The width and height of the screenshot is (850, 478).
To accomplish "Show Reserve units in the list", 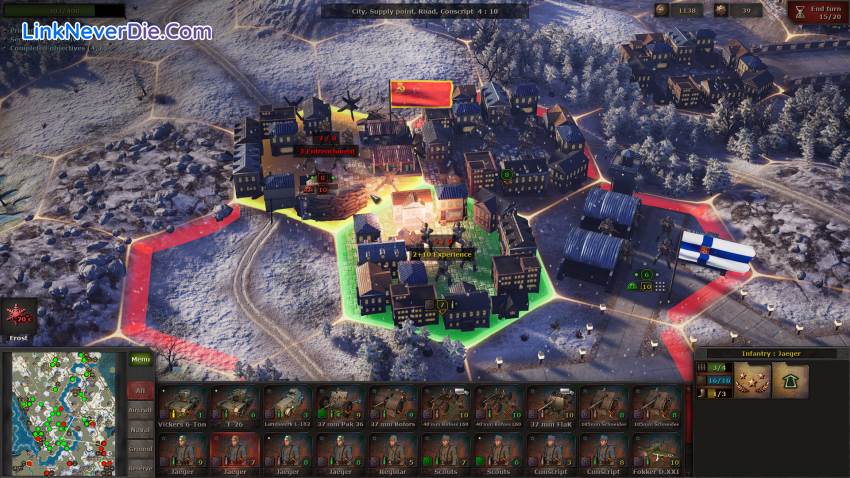I will (x=141, y=467).
